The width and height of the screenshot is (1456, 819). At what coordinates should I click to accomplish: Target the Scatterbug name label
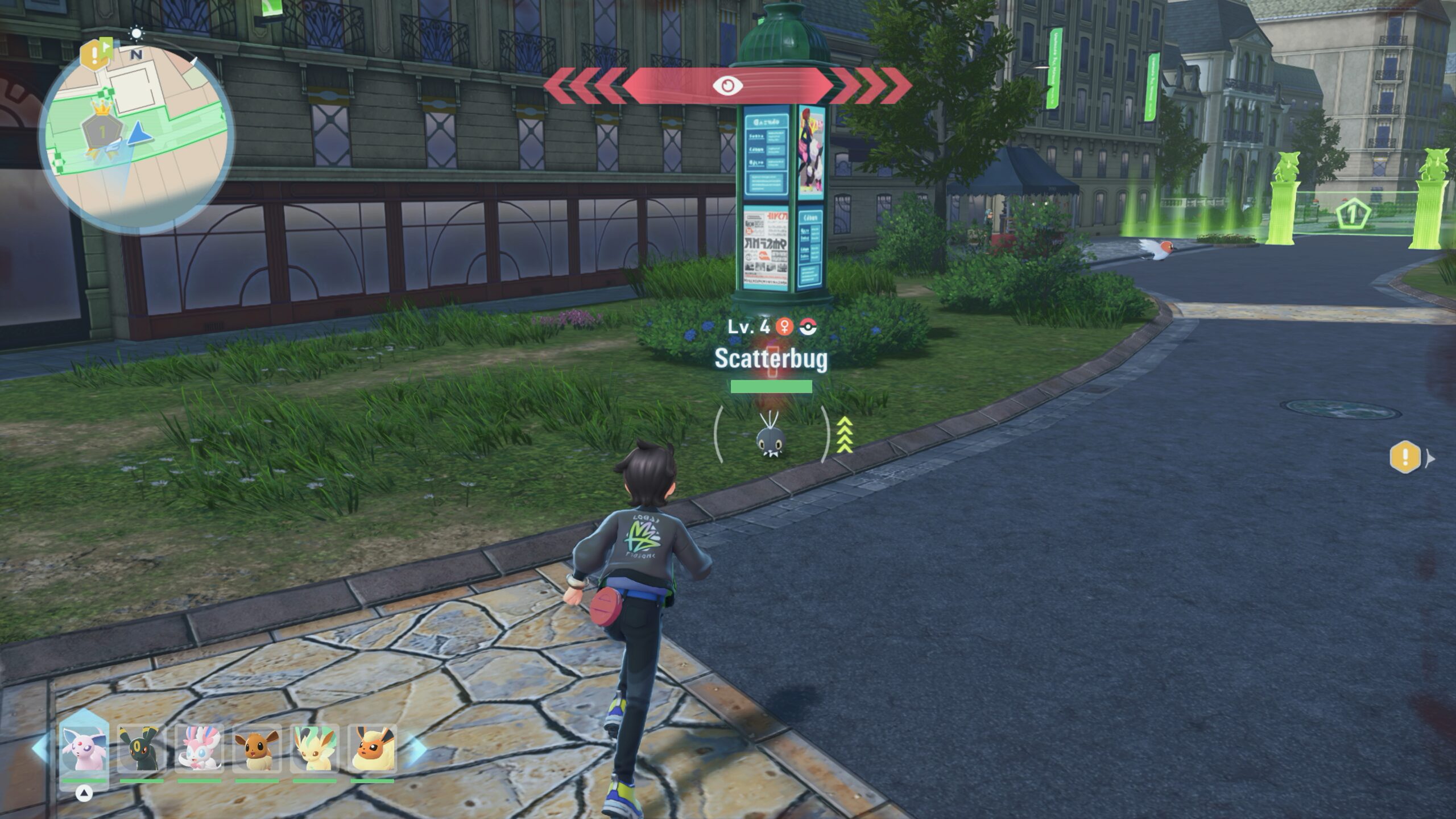(771, 358)
